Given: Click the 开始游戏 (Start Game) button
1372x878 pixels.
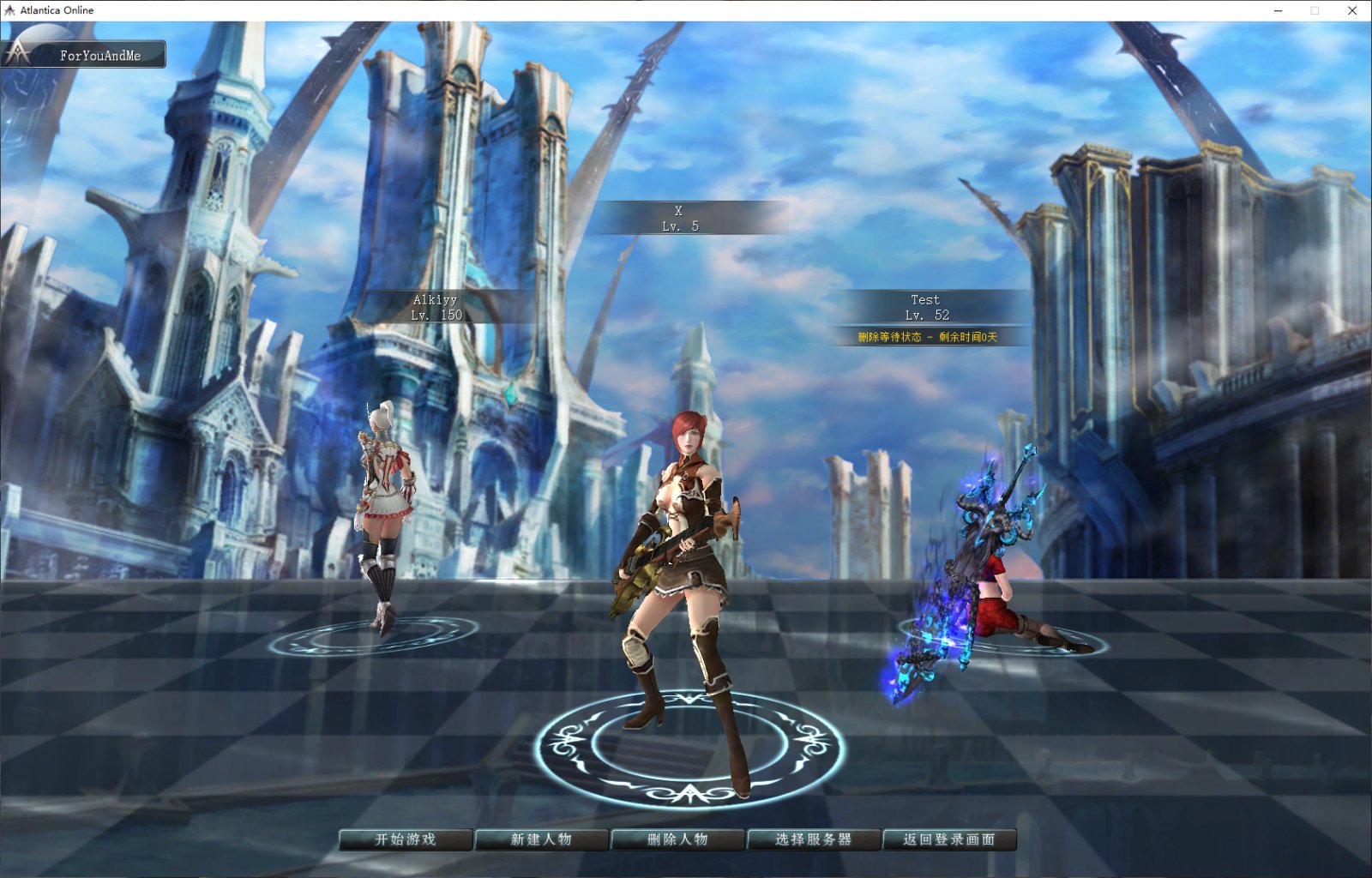Looking at the screenshot, I should pos(406,839).
